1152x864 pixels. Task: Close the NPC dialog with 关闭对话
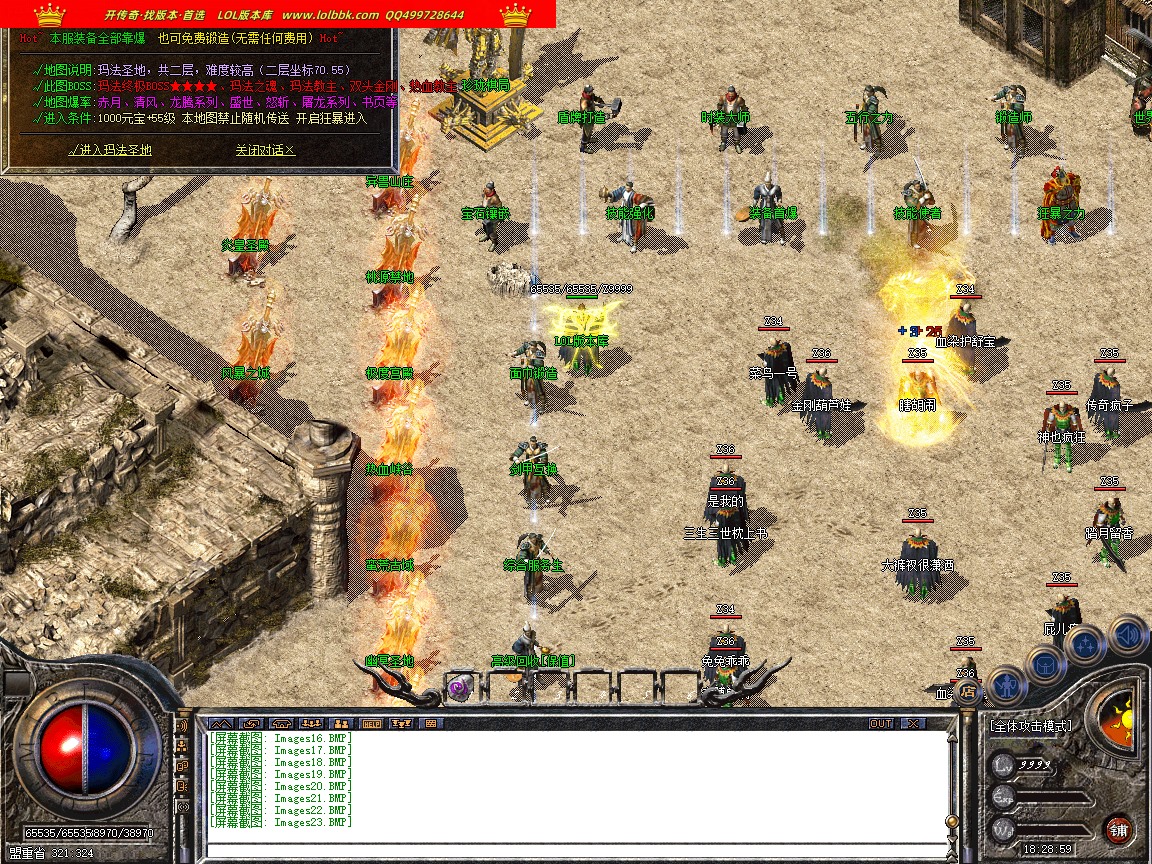click(265, 150)
